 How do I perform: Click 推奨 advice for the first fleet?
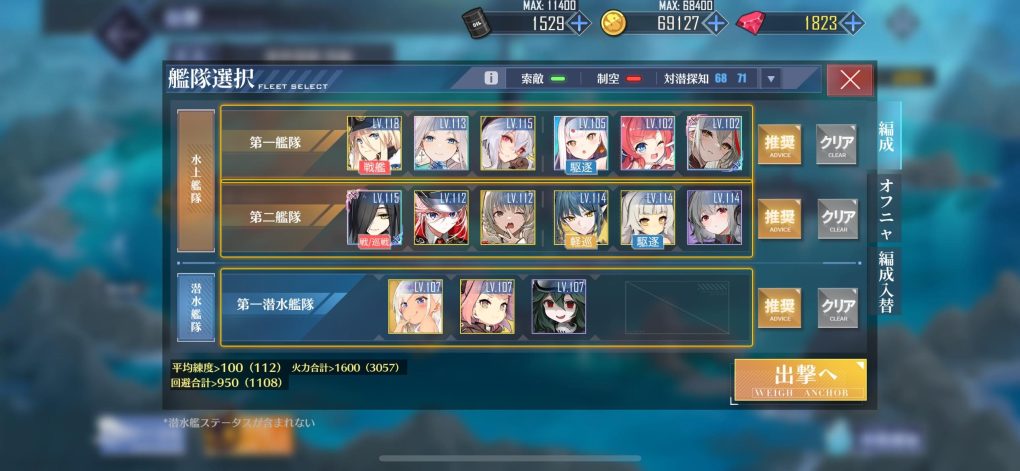778,143
